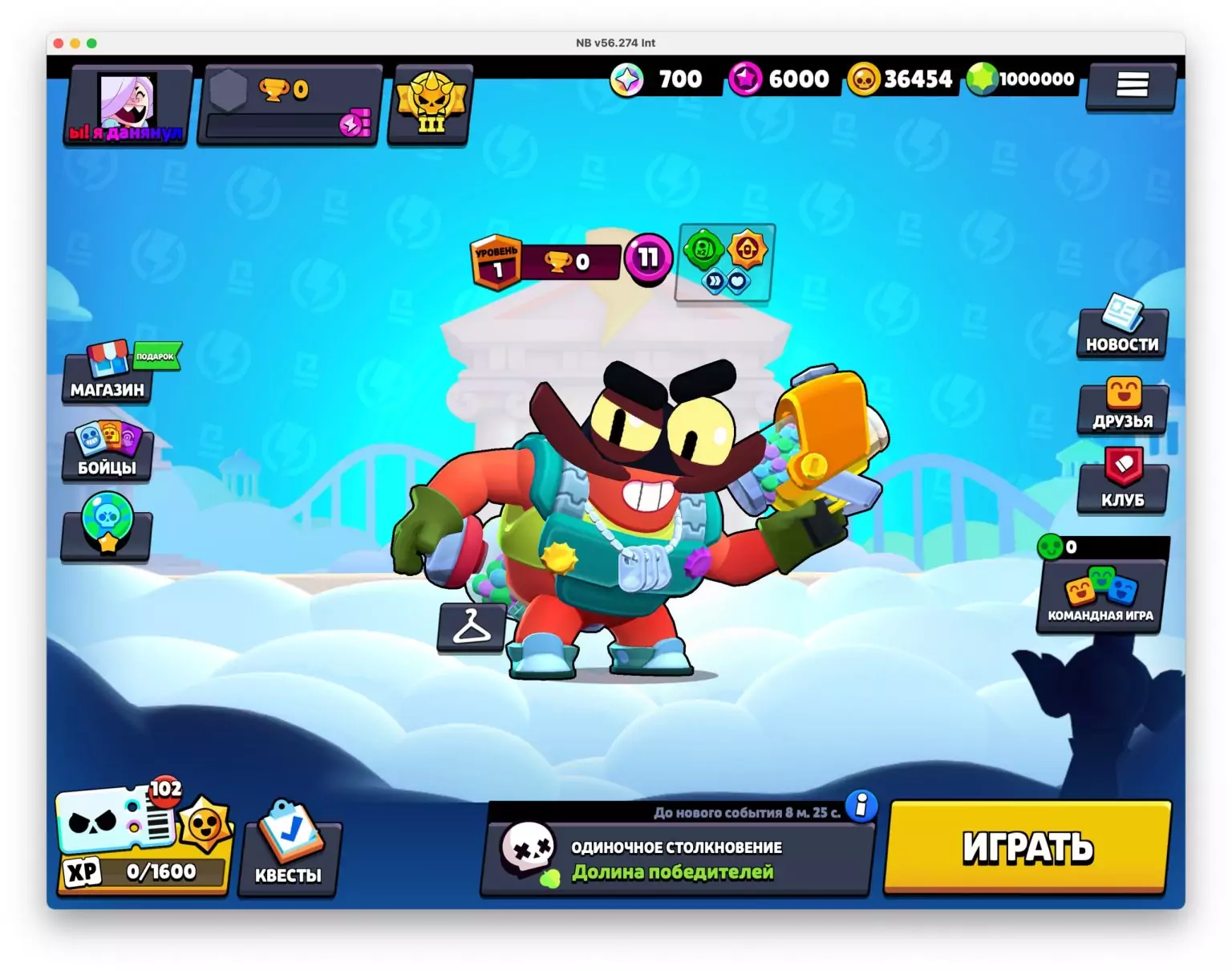Open the БОЙЦЫ brawlers menu

pos(107,453)
